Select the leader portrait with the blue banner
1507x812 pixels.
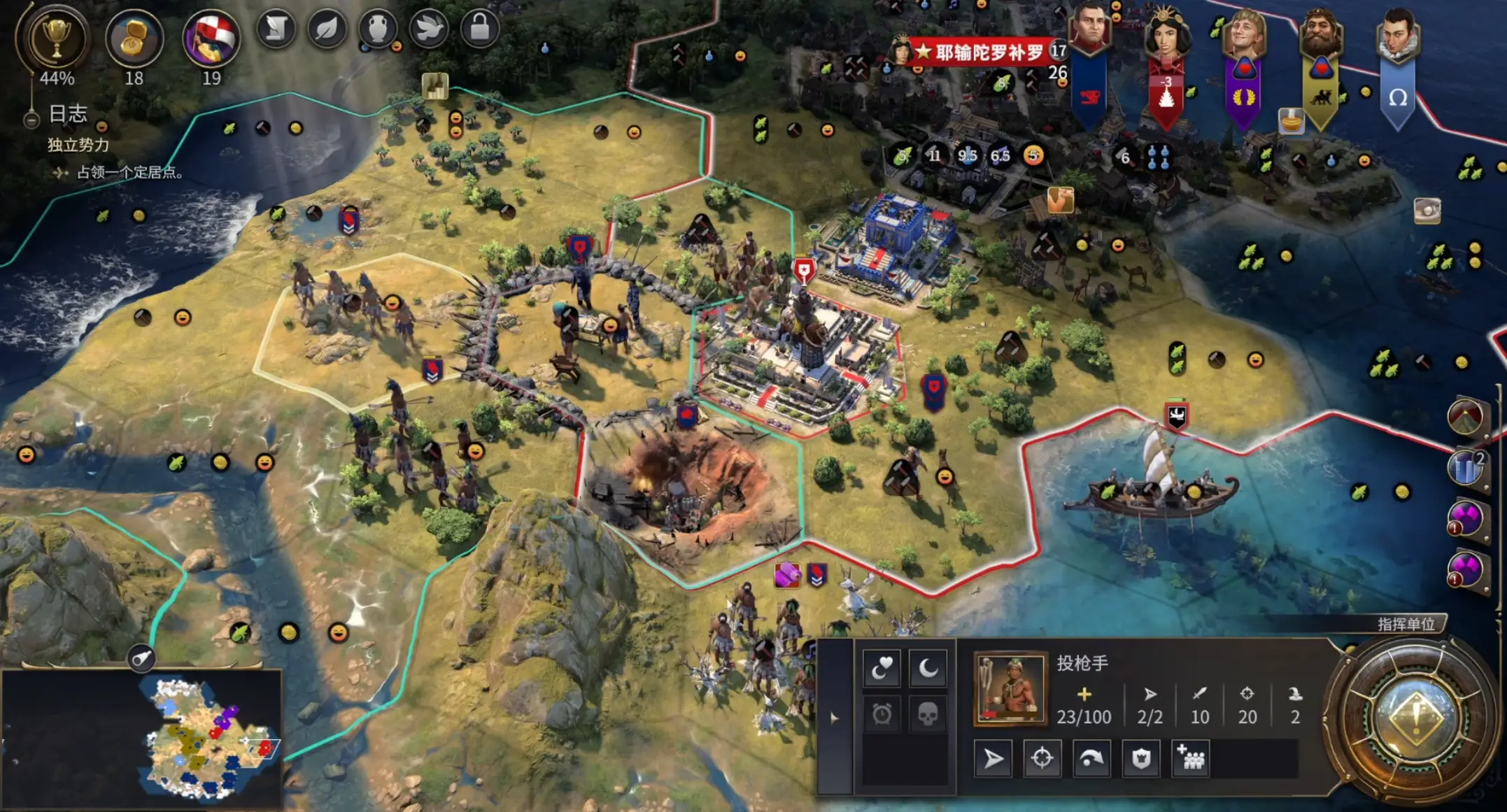tap(1089, 31)
